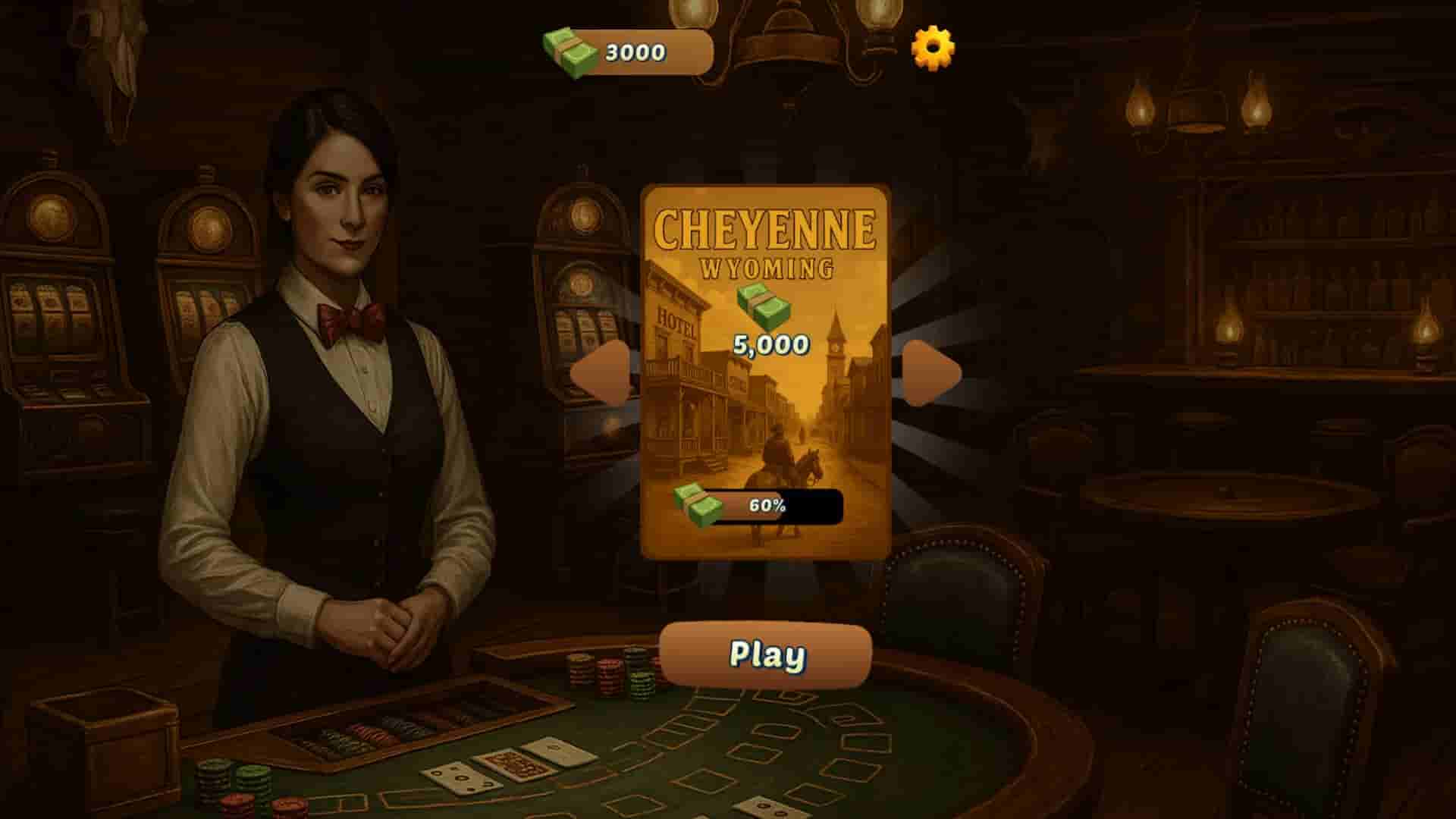Open the settings gear menu

click(x=934, y=49)
